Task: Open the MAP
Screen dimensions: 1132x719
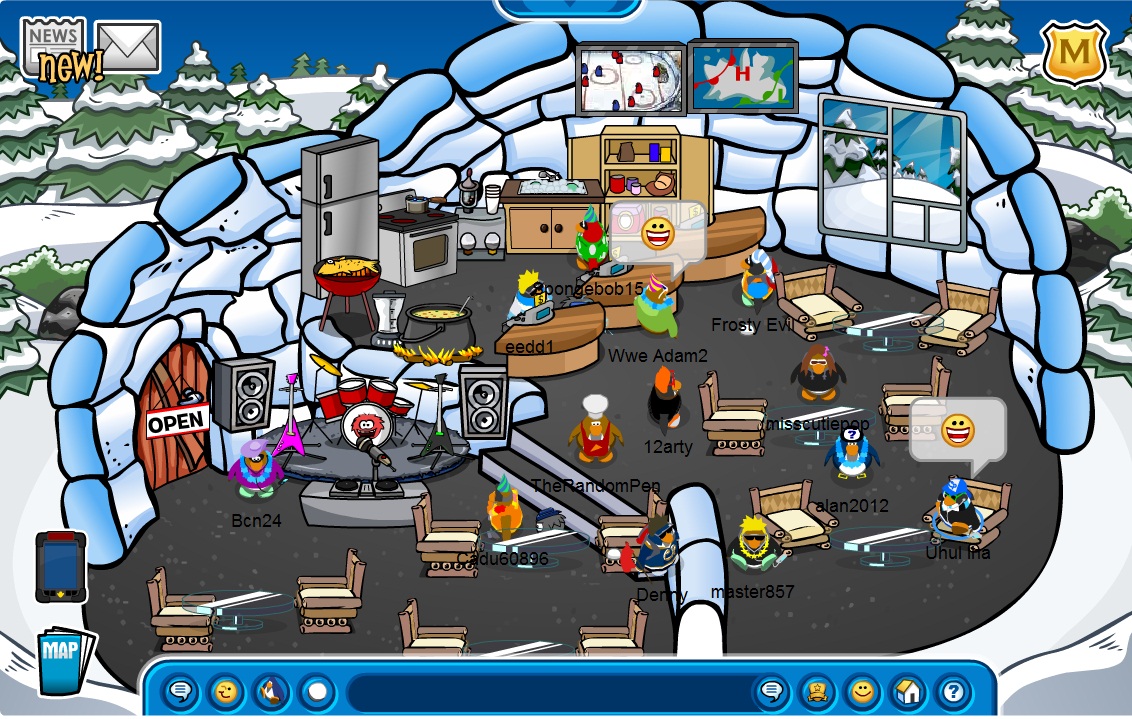Action: (x=64, y=659)
